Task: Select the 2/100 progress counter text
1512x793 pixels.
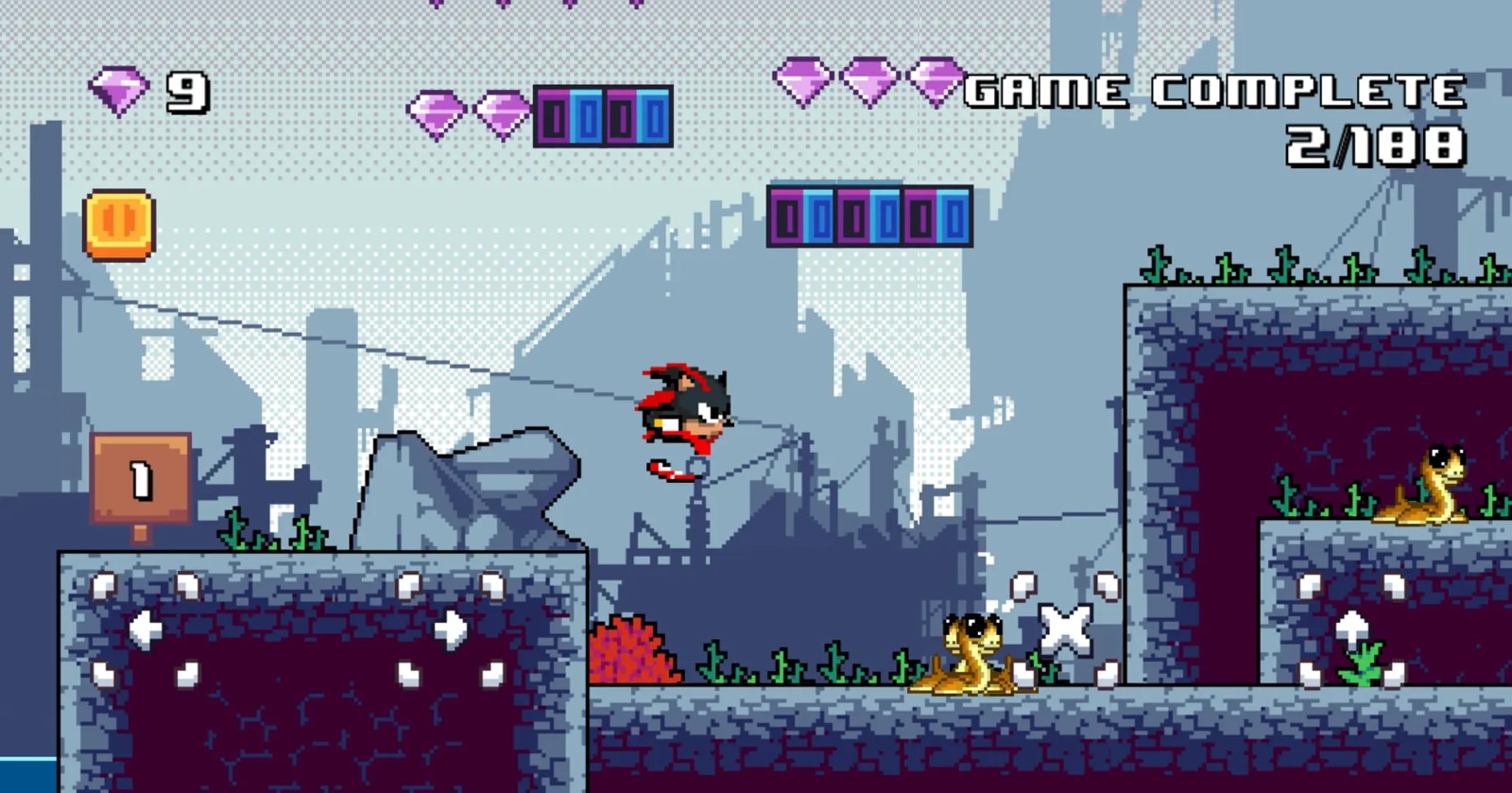Action: (x=1375, y=142)
